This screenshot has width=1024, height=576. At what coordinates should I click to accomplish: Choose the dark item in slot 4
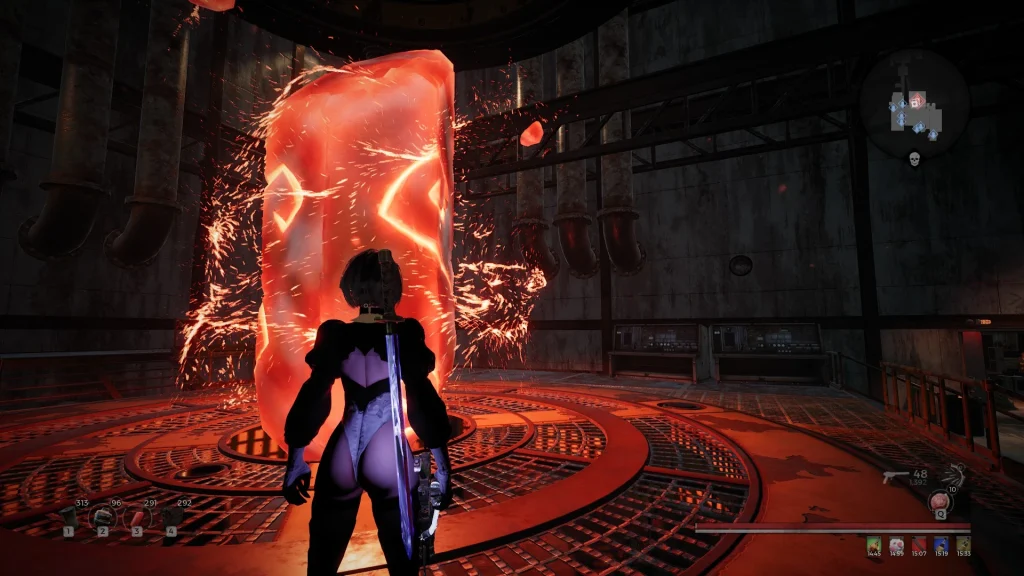(x=171, y=516)
